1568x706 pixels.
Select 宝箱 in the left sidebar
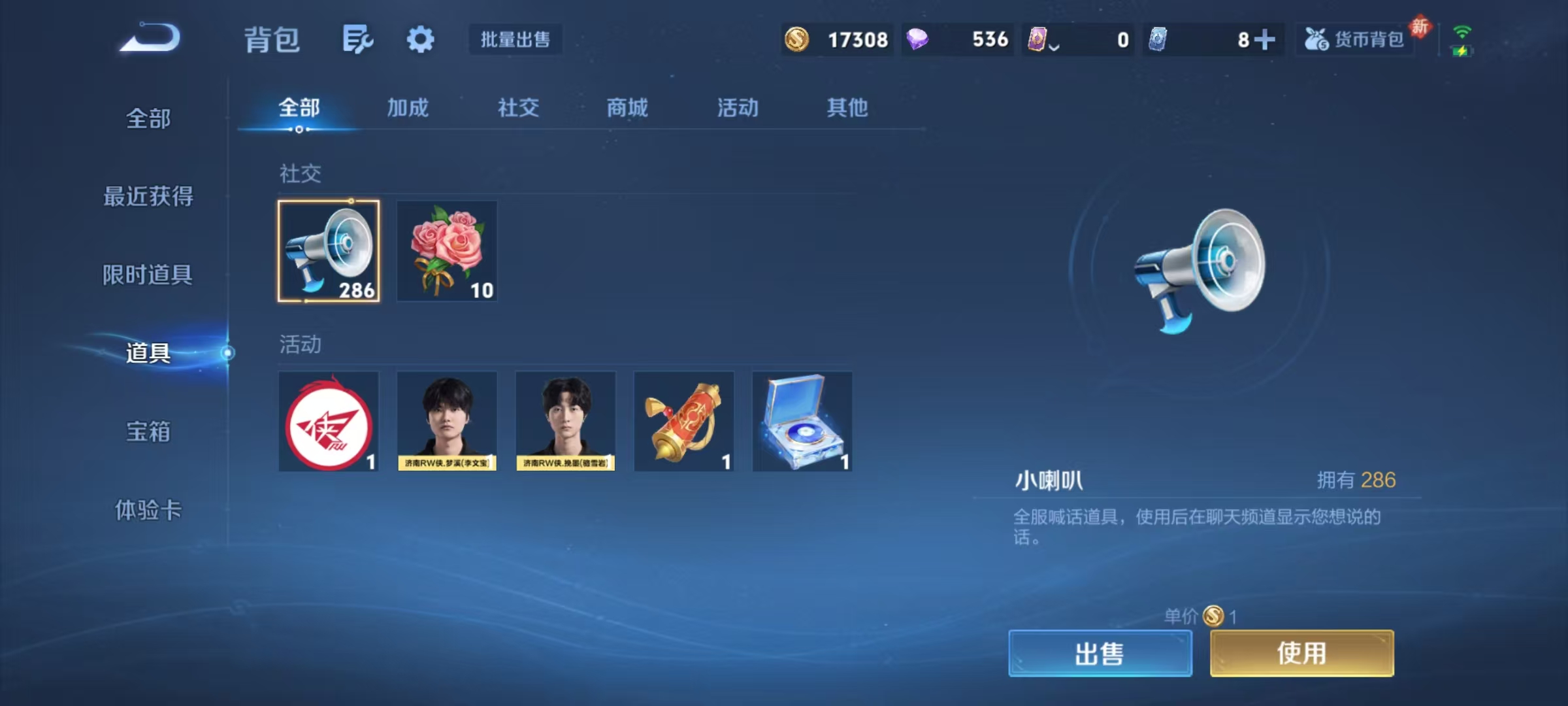pos(148,433)
